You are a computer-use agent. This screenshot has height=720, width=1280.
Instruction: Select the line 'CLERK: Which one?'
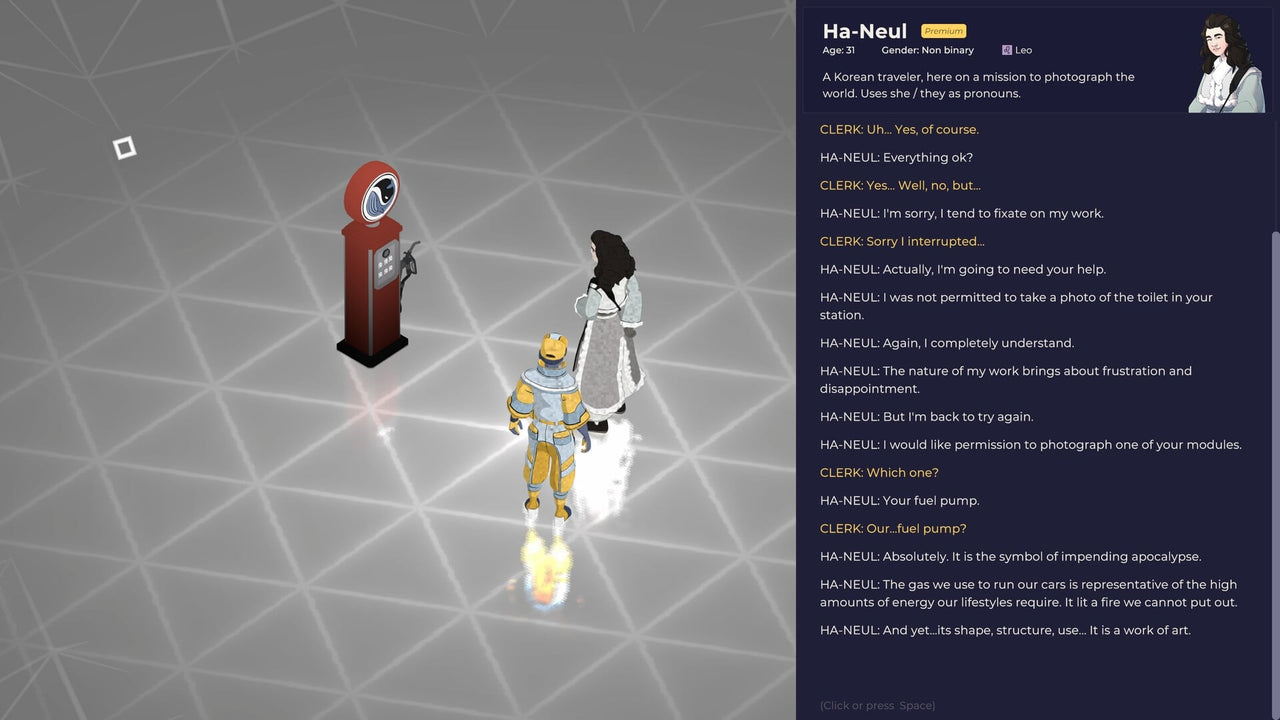point(879,472)
